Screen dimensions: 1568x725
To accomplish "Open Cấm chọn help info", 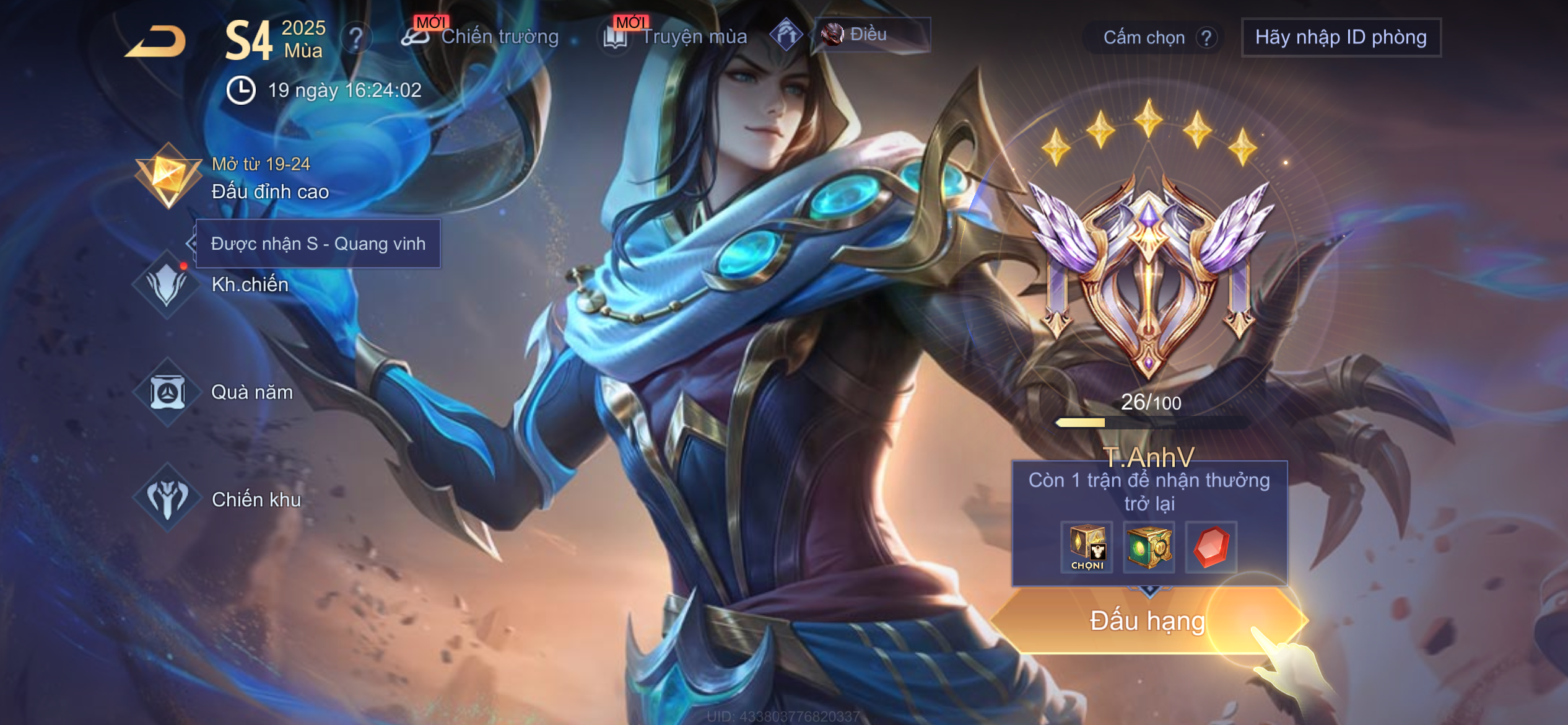I will [x=1206, y=38].
